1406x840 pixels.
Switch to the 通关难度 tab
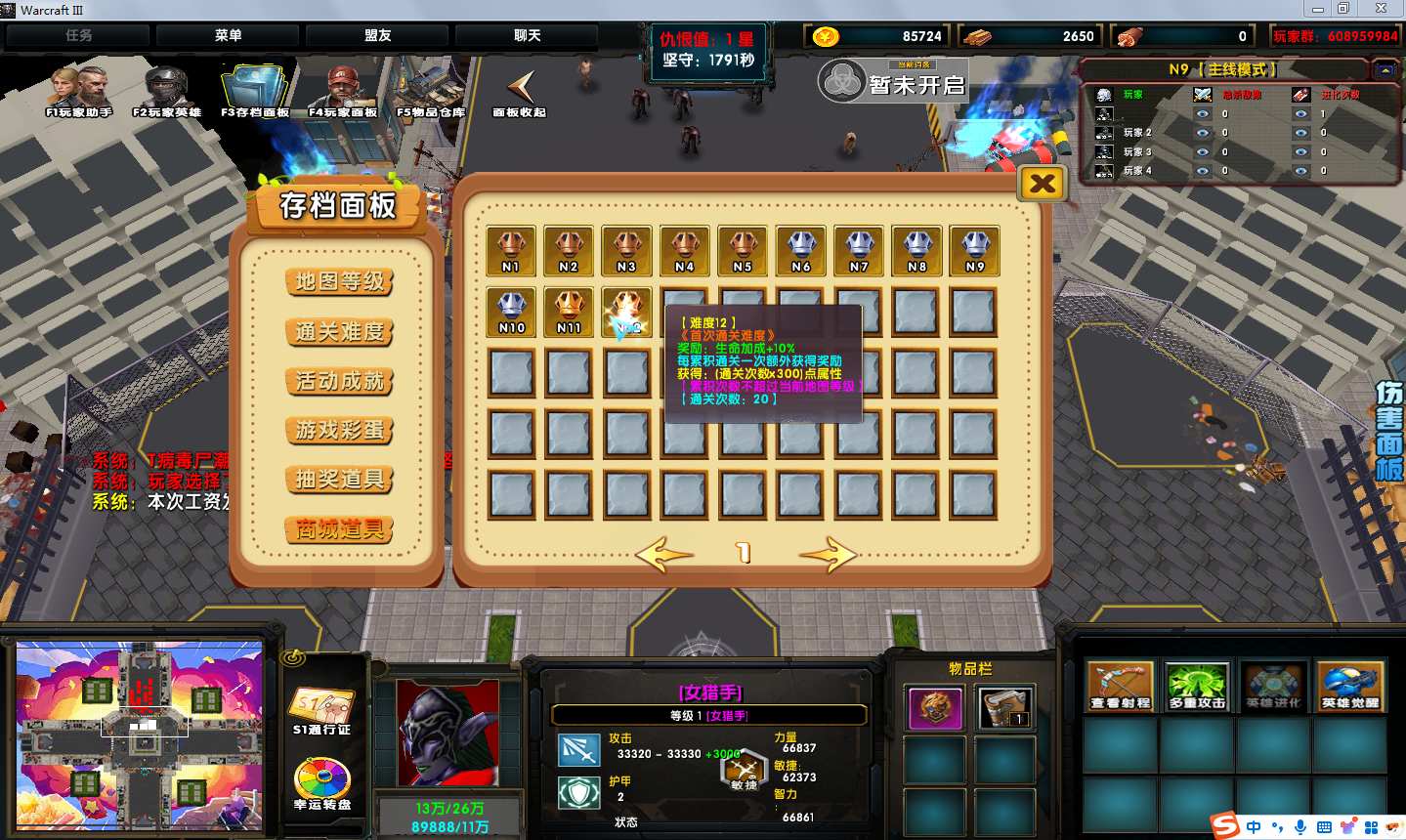340,331
